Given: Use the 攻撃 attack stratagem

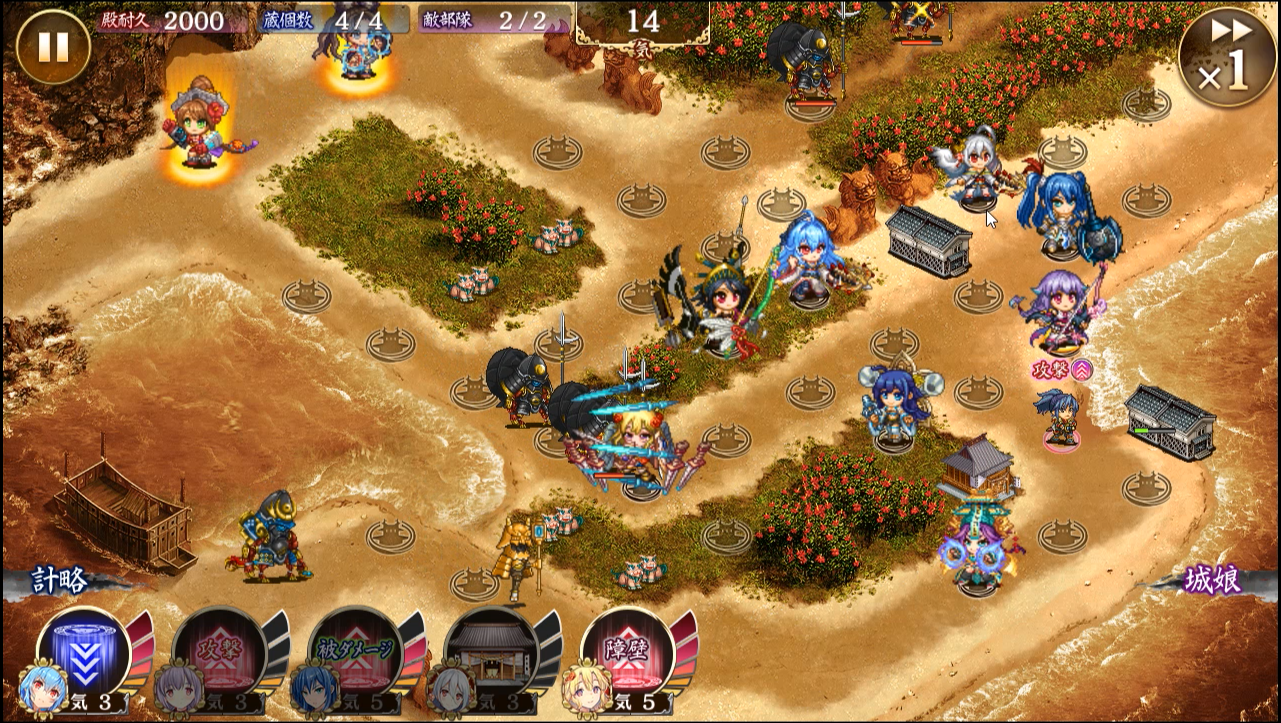Looking at the screenshot, I should coord(220,652).
